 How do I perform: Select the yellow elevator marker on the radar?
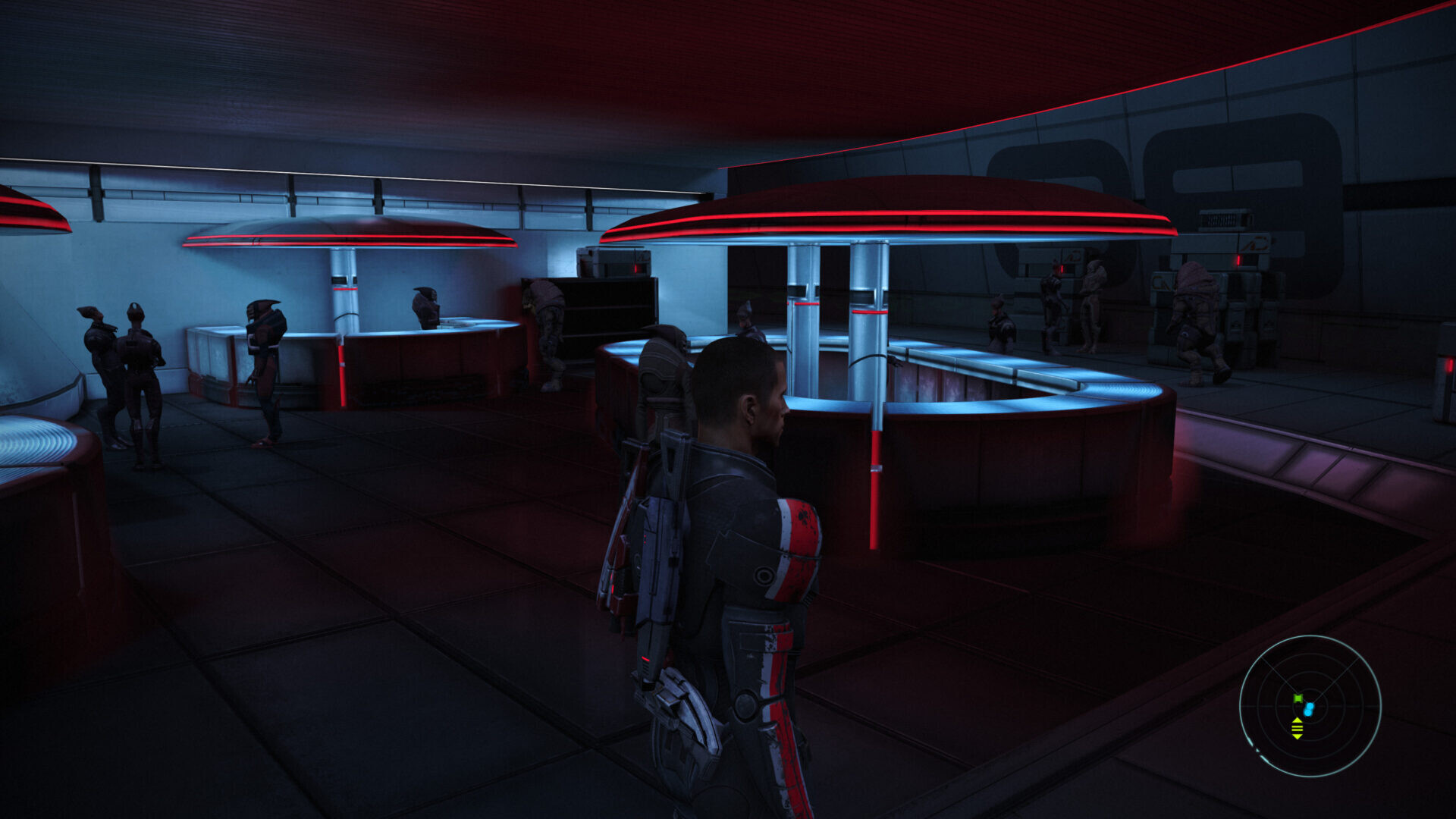[1297, 729]
